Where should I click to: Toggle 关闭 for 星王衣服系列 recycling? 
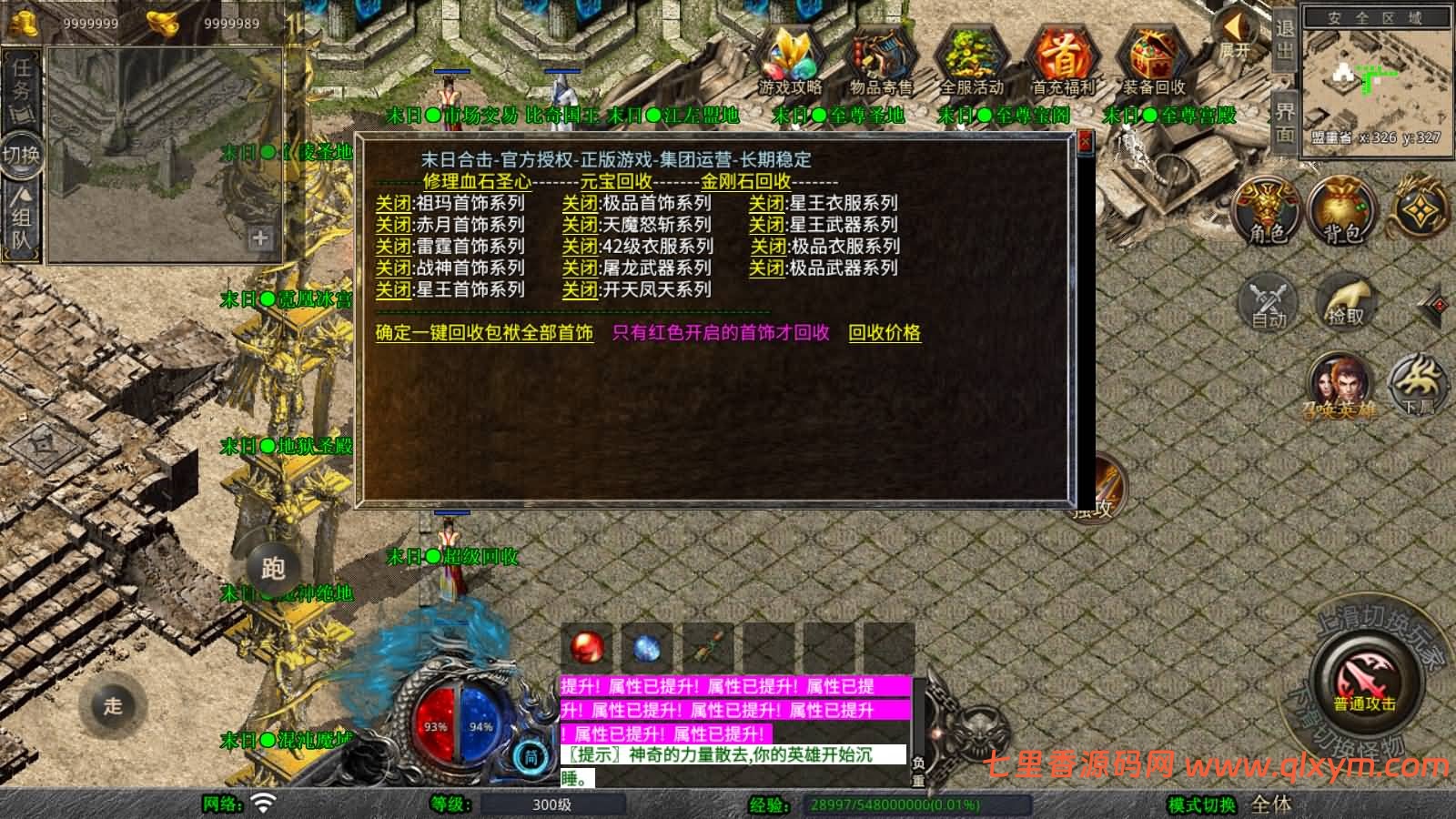click(x=767, y=204)
